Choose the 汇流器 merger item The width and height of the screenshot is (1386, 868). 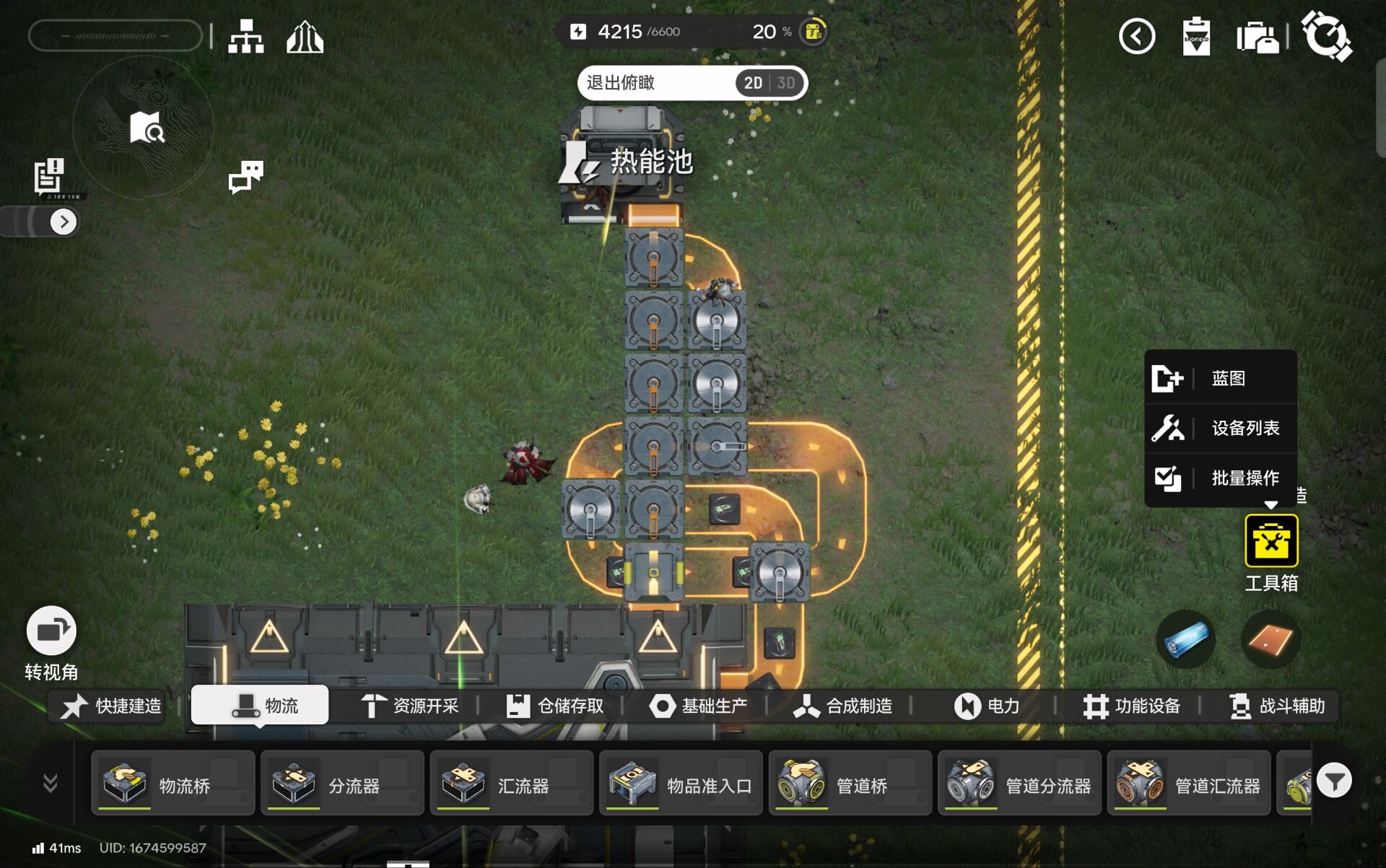pos(512,784)
